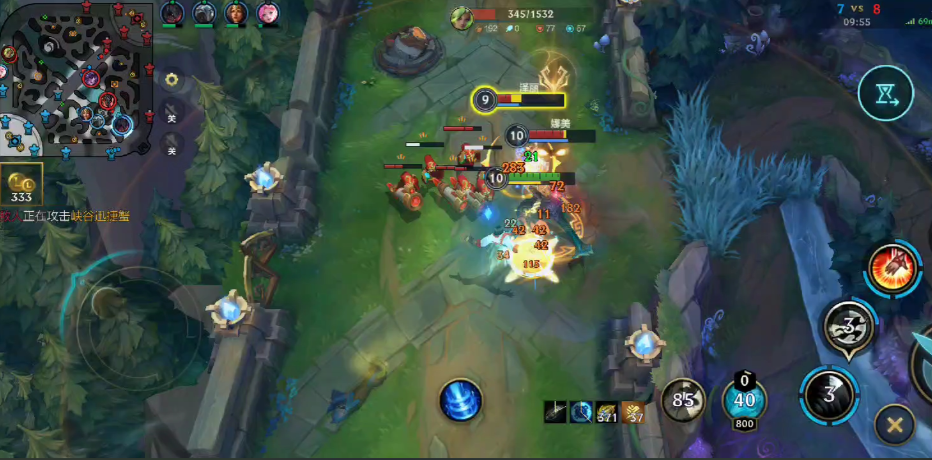The width and height of the screenshot is (932, 460).
Task: Tap the targeted enemy champion portrait
Action: pyautogui.click(x=461, y=18)
